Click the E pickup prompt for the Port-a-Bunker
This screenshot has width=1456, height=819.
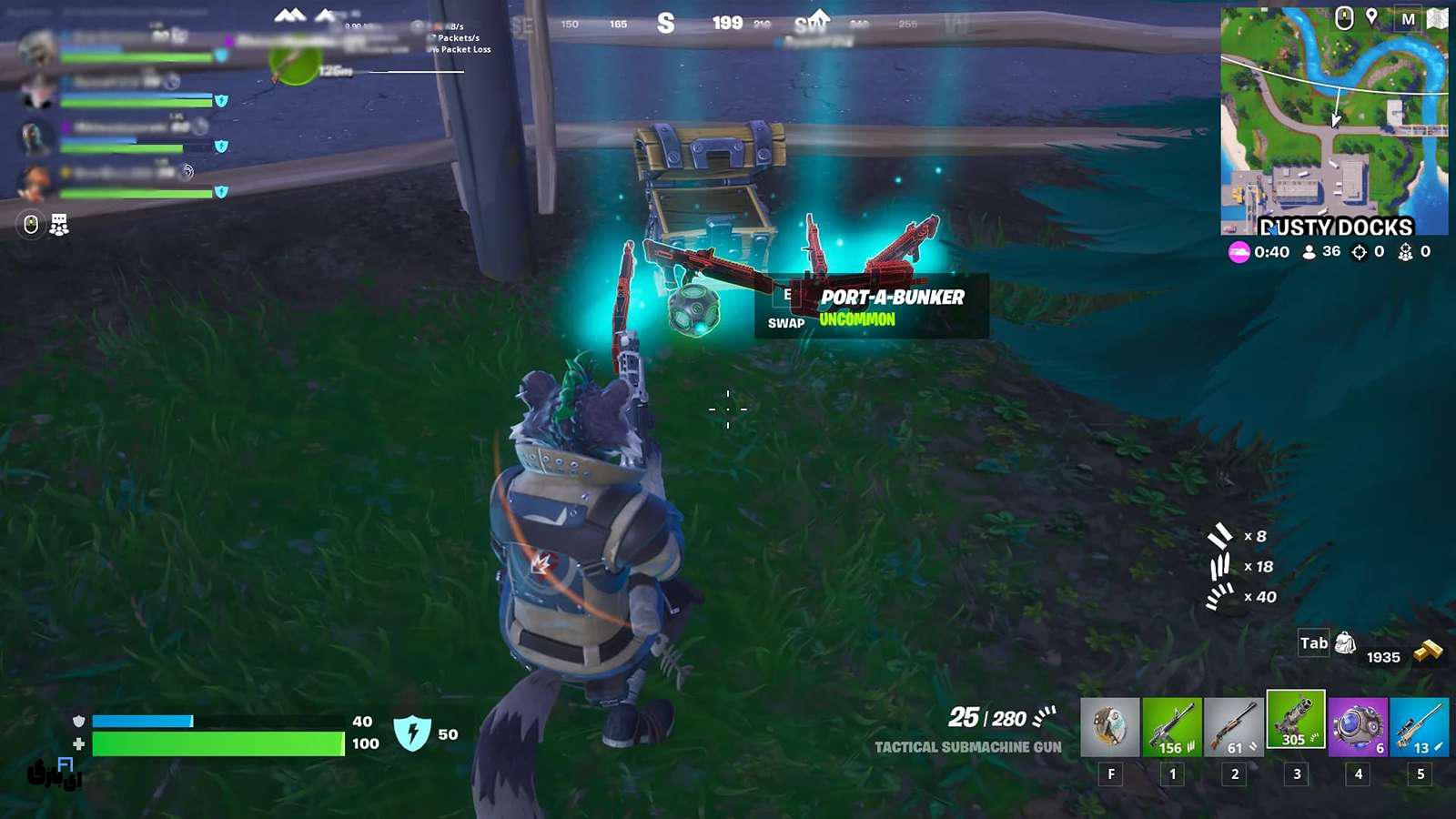coord(788,296)
